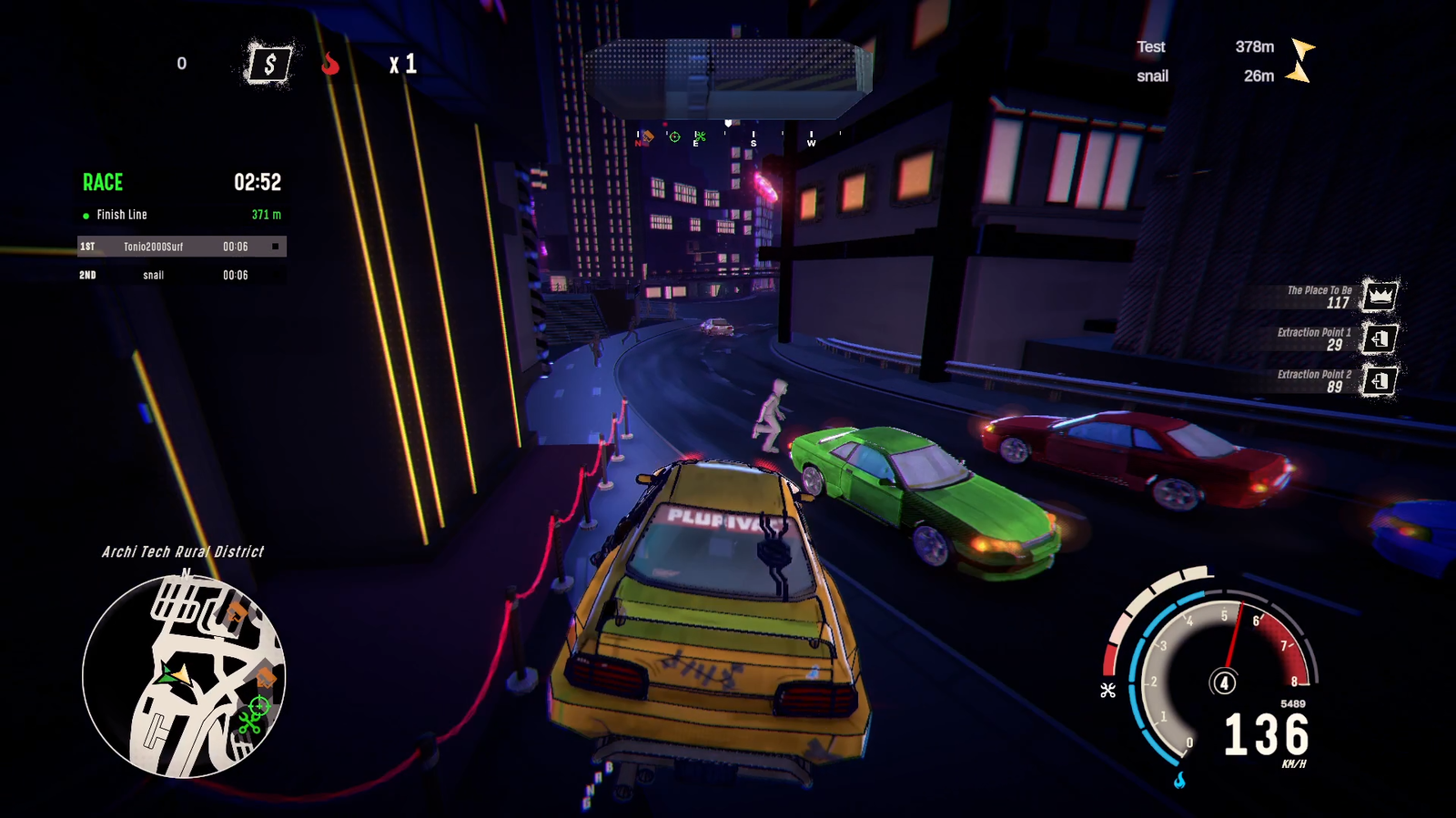The width and height of the screenshot is (1456, 818).
Task: Select snail's second place leaderboard row
Action: click(181, 275)
